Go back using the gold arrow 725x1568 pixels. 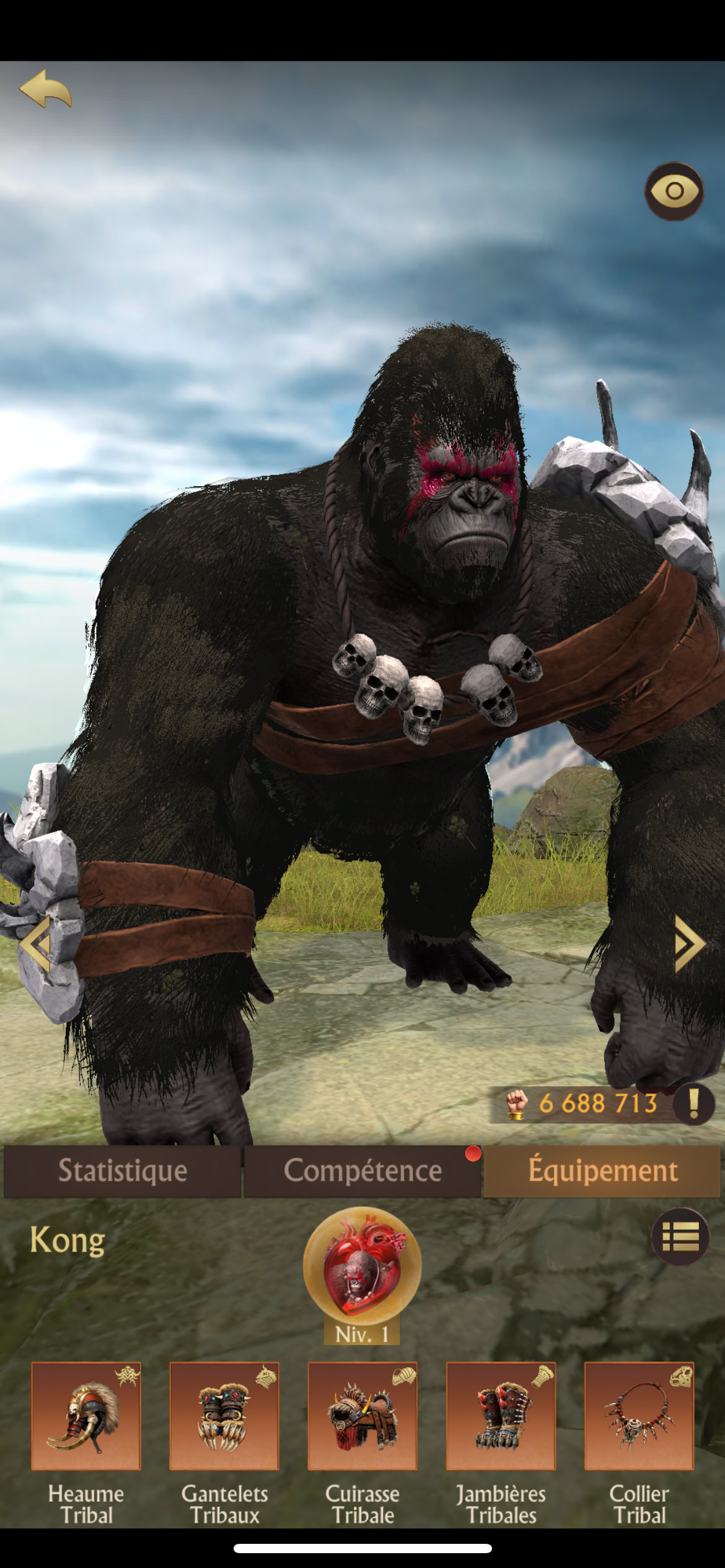click(46, 90)
